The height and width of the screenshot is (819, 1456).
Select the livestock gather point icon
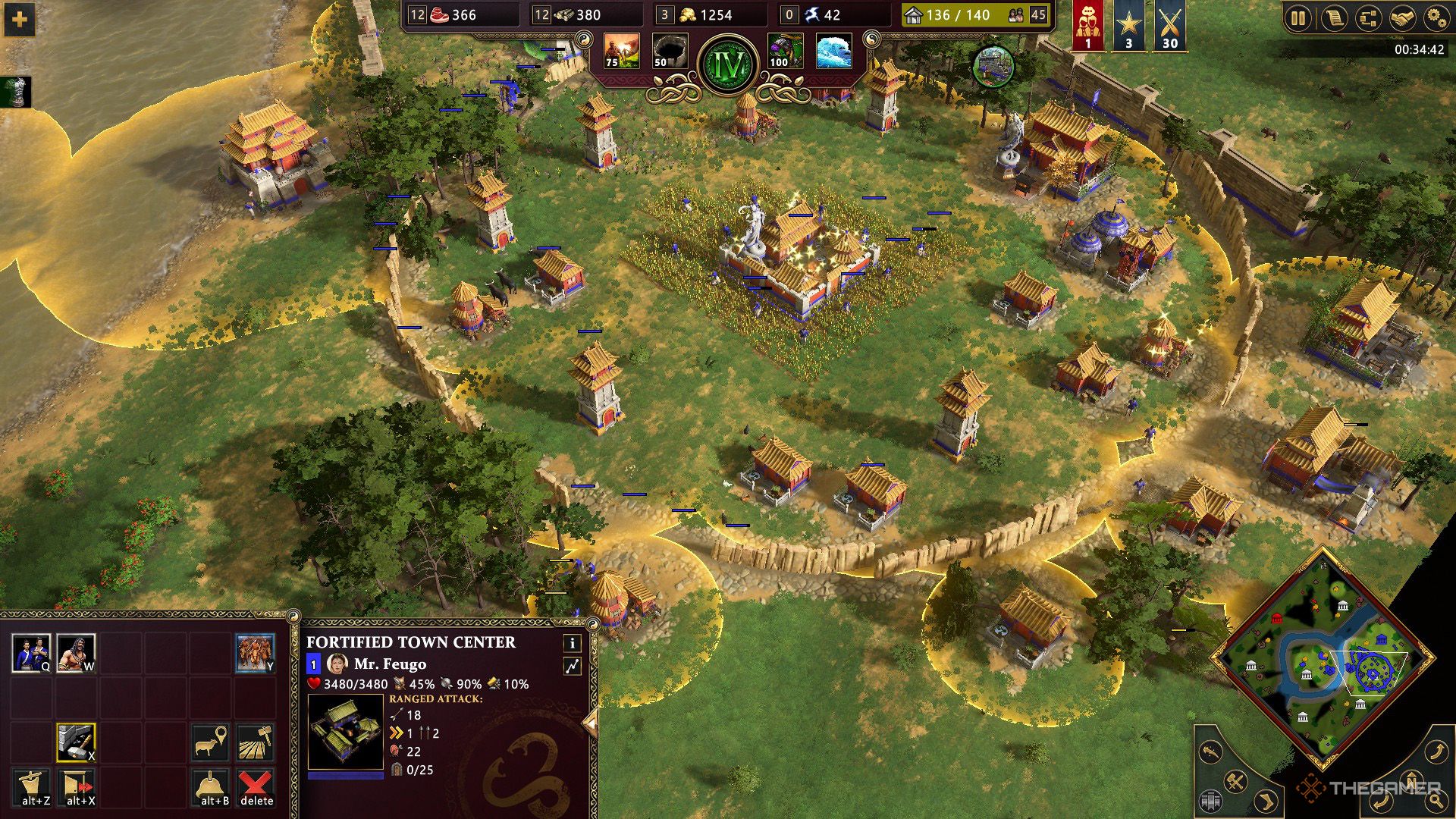210,740
